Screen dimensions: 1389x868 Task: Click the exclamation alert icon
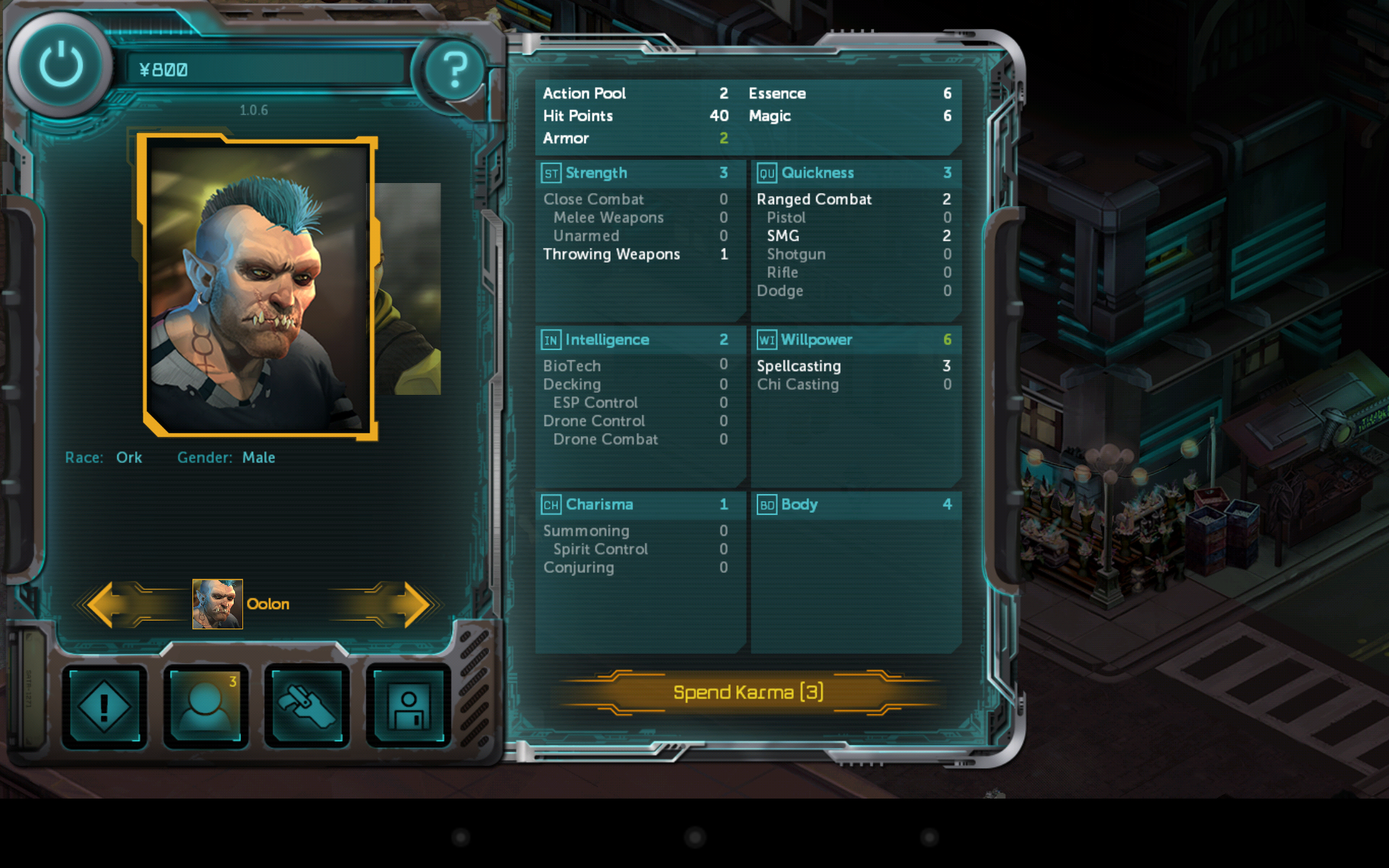tap(104, 707)
